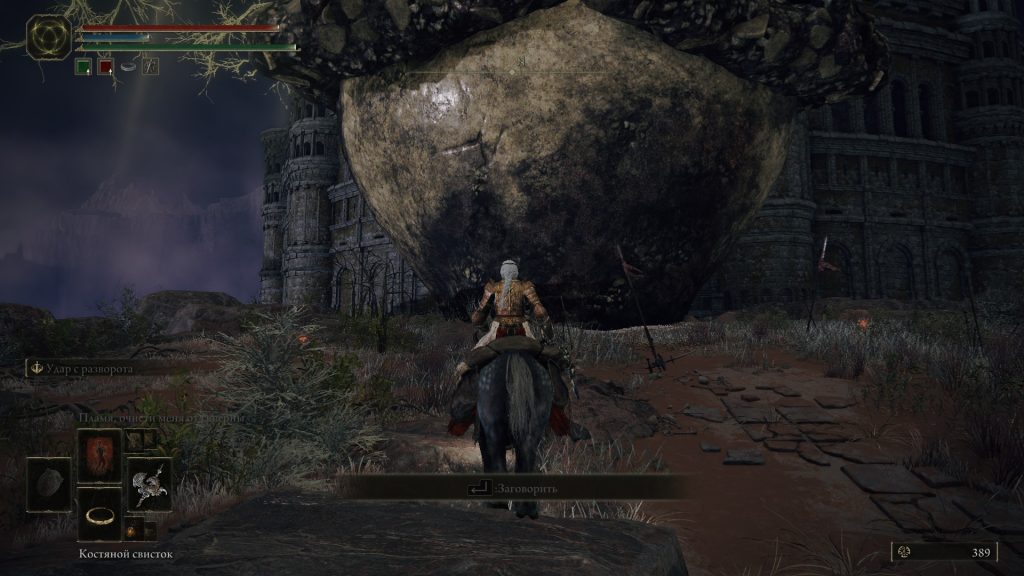Viewport: 1024px width, 576px height.
Task: Choose the bone whistle quick item
Action: tap(100, 514)
